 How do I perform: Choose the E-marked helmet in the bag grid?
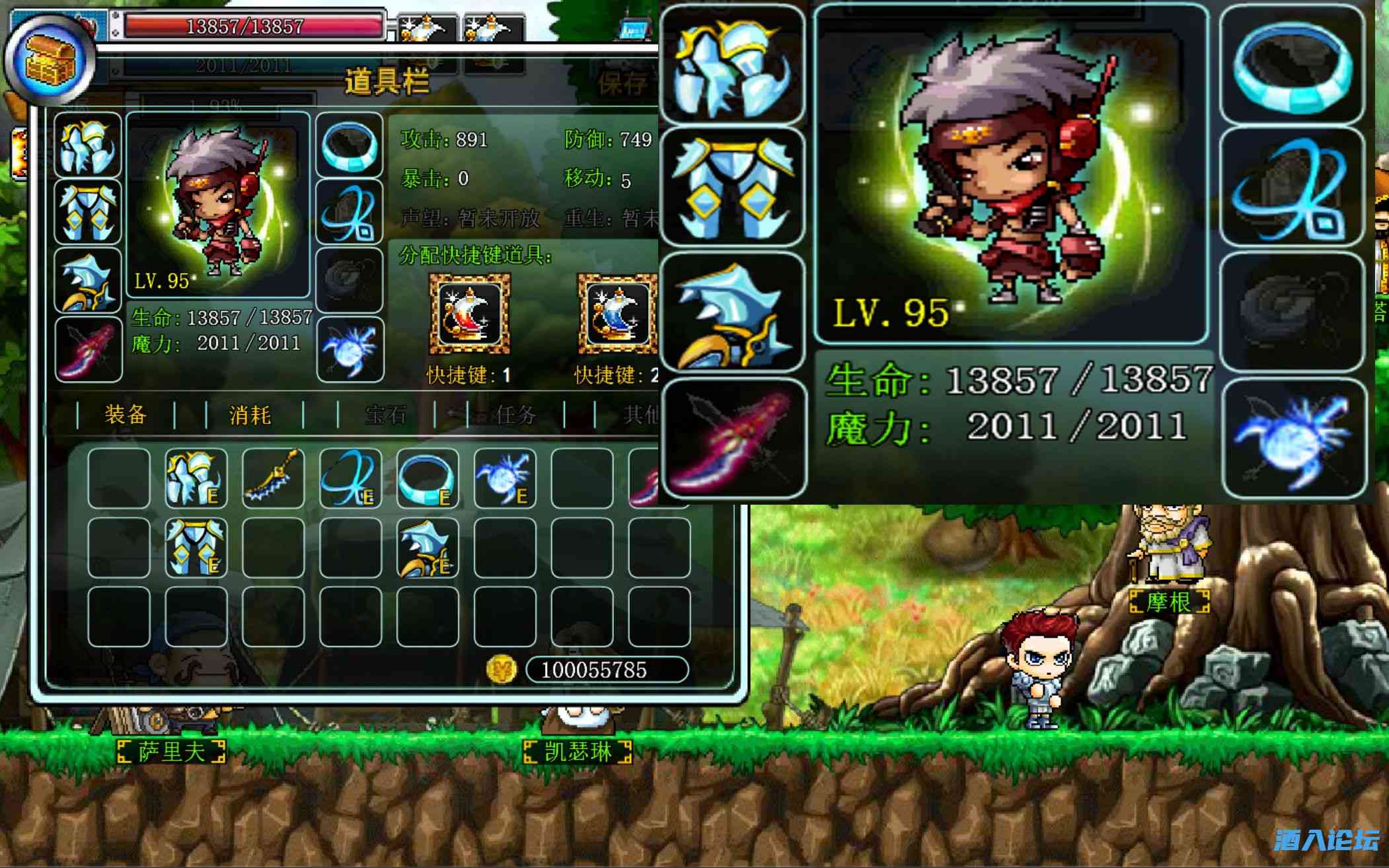tap(428, 547)
